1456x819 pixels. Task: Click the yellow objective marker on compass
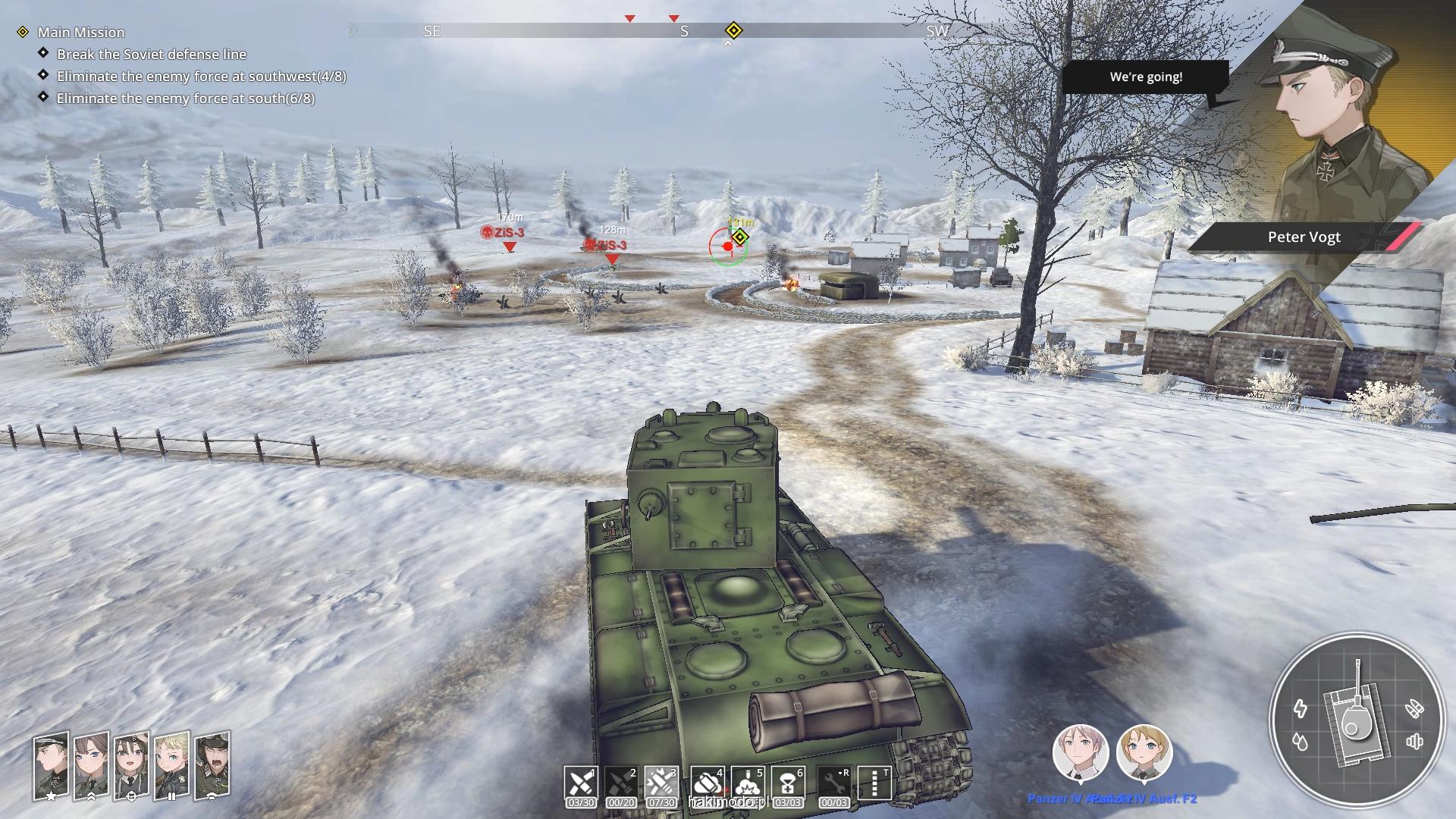[x=733, y=30]
